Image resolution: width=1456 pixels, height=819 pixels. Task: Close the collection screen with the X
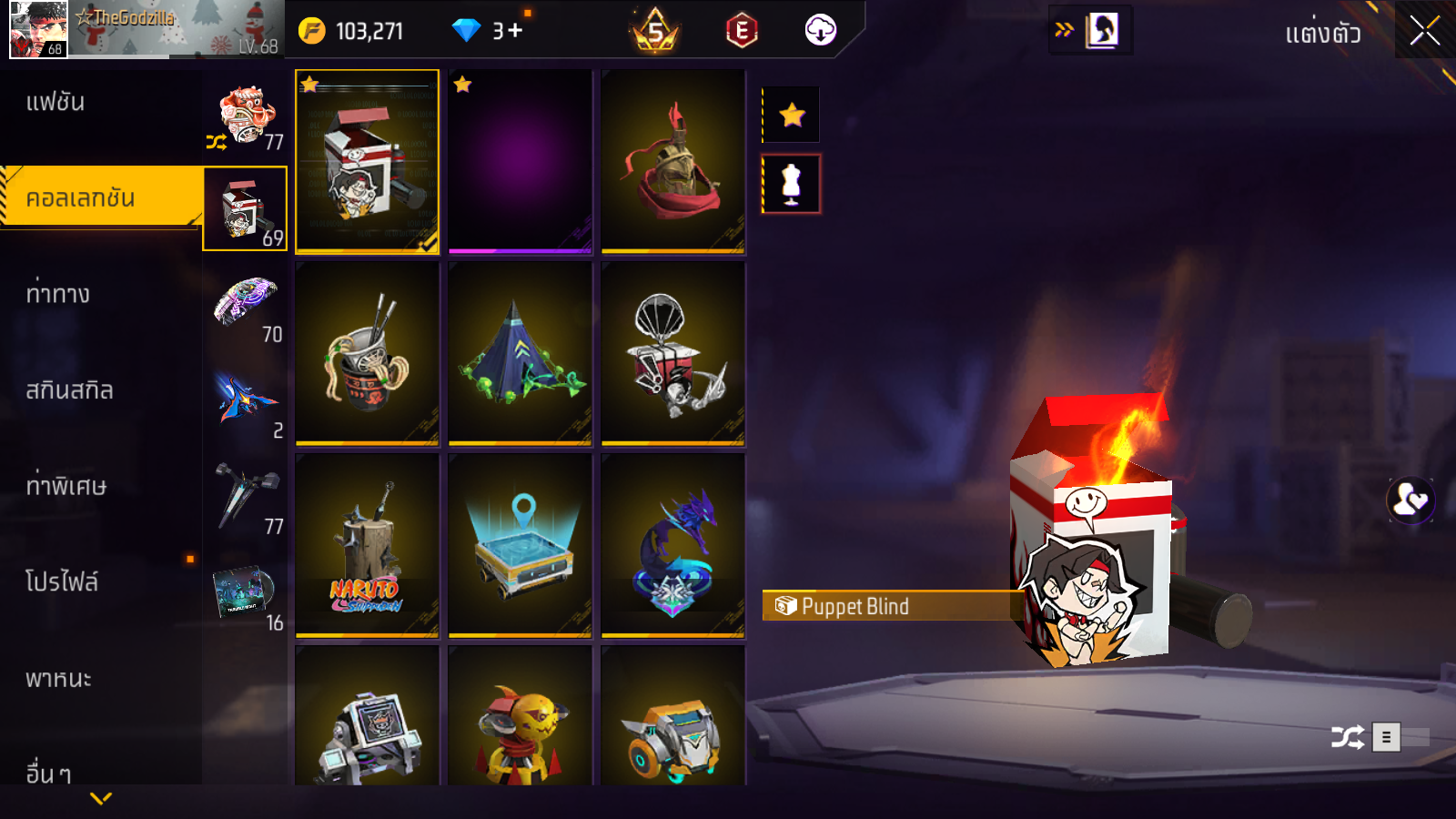click(x=1424, y=31)
